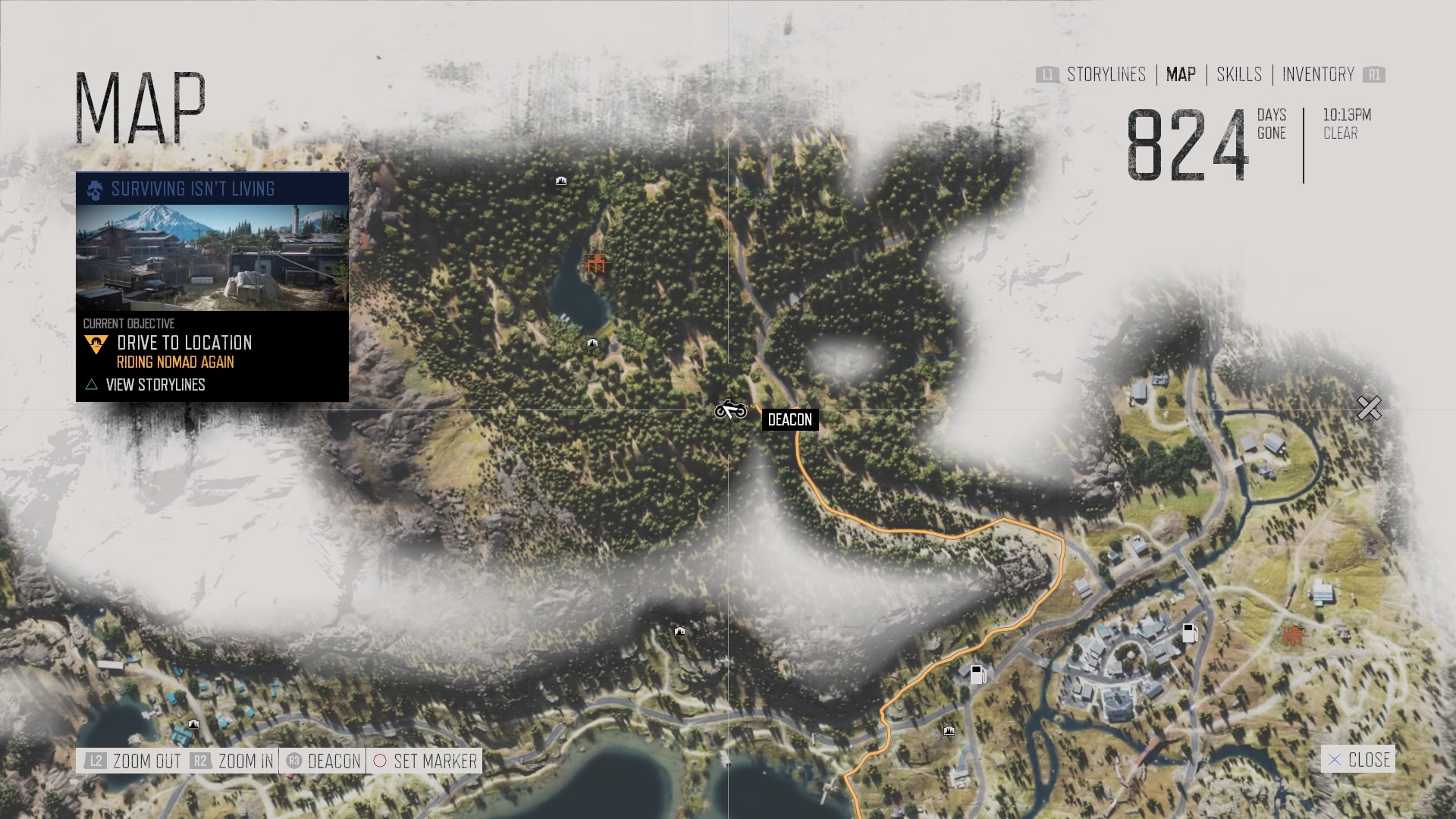1456x819 pixels.
Task: Switch to the STORYLINES tab
Action: tap(1106, 75)
